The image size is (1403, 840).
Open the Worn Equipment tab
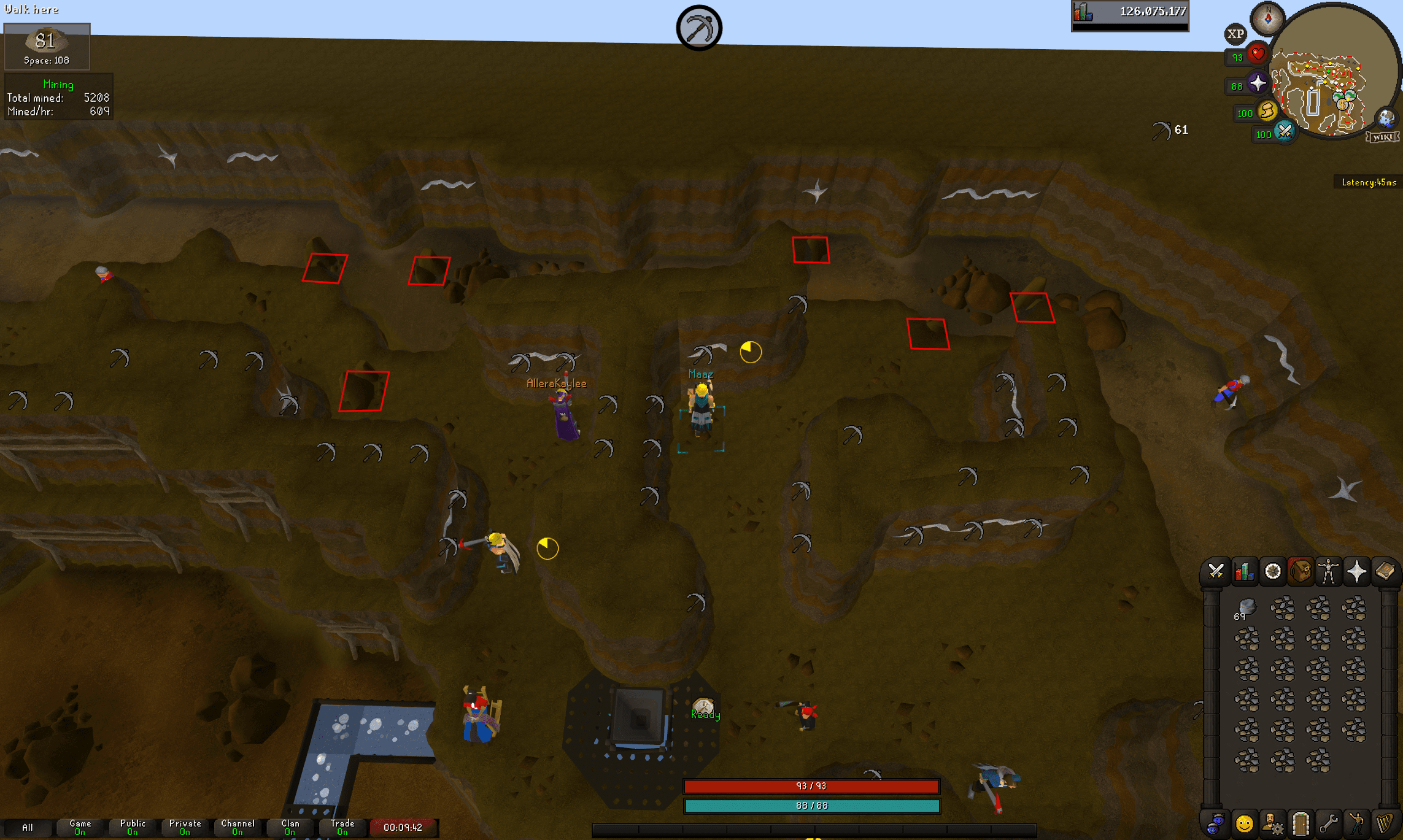click(1328, 571)
